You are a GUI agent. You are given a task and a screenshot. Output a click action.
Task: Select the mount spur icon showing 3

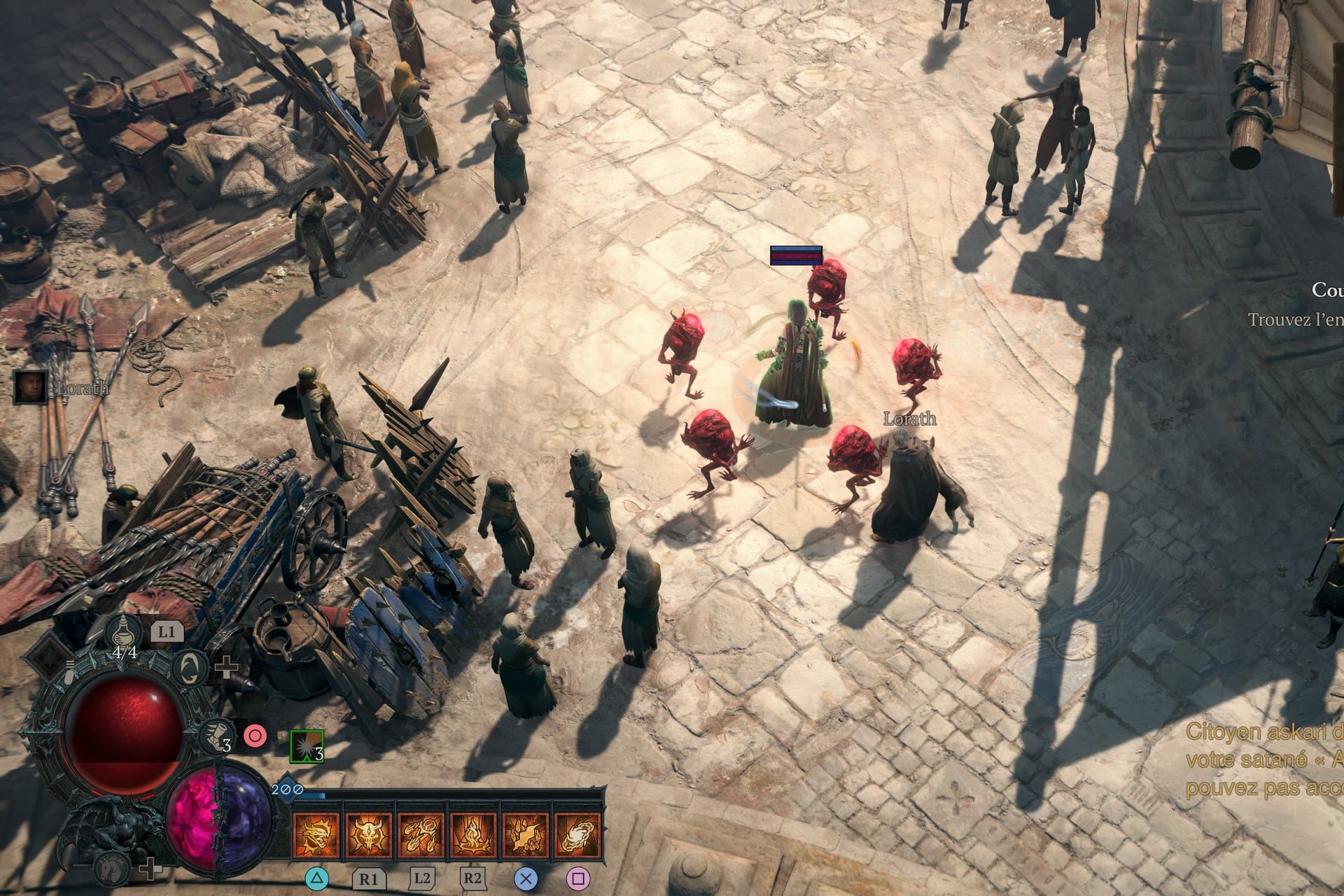215,737
